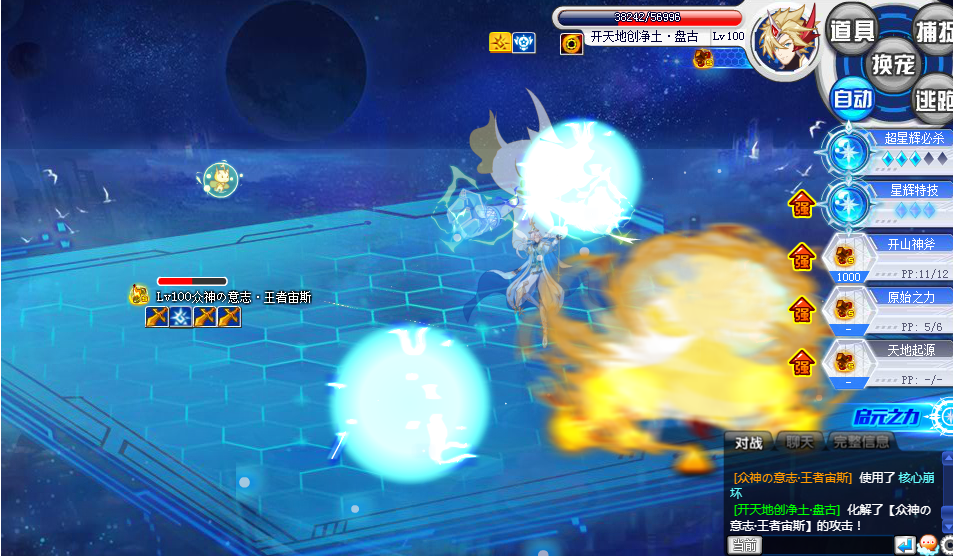Viewport: 953px width, 556px height.
Task: Flee the battle with 逃跑
Action: [934, 99]
